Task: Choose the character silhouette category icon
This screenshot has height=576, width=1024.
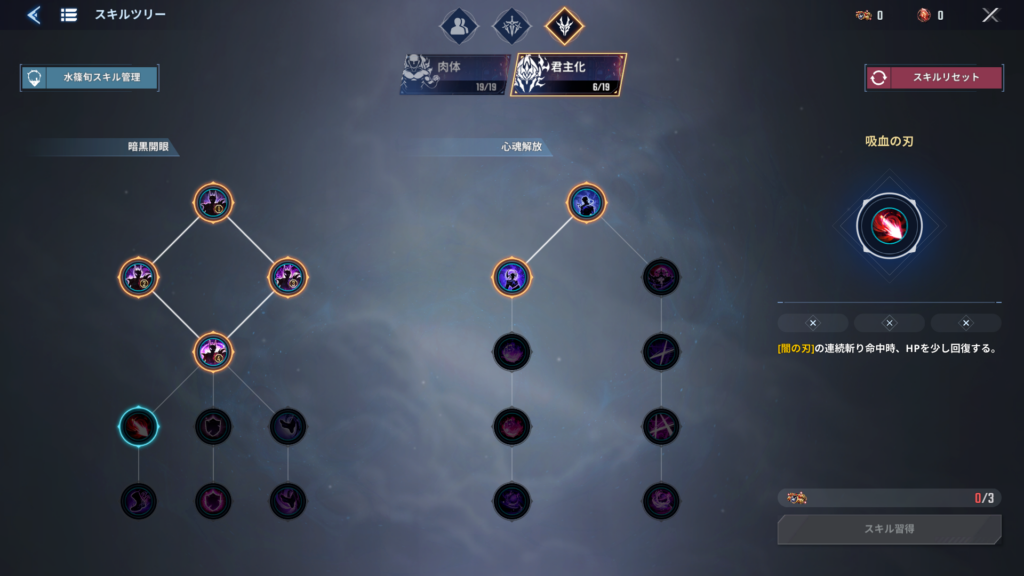Action: tap(459, 27)
